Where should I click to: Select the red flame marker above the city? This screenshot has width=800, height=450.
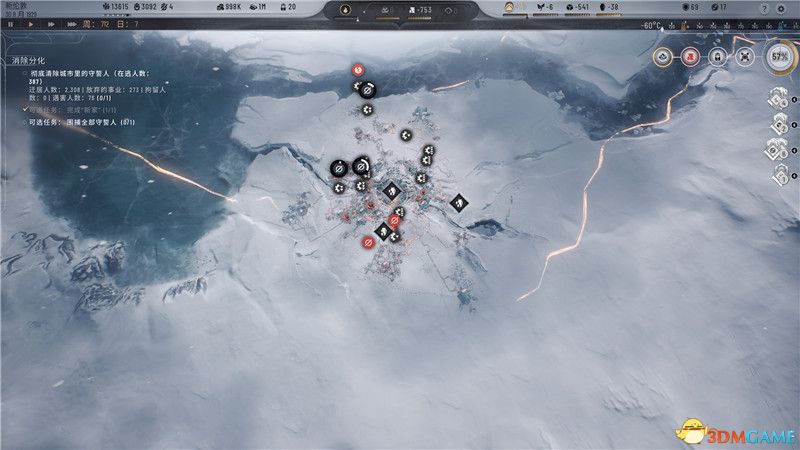coord(358,70)
